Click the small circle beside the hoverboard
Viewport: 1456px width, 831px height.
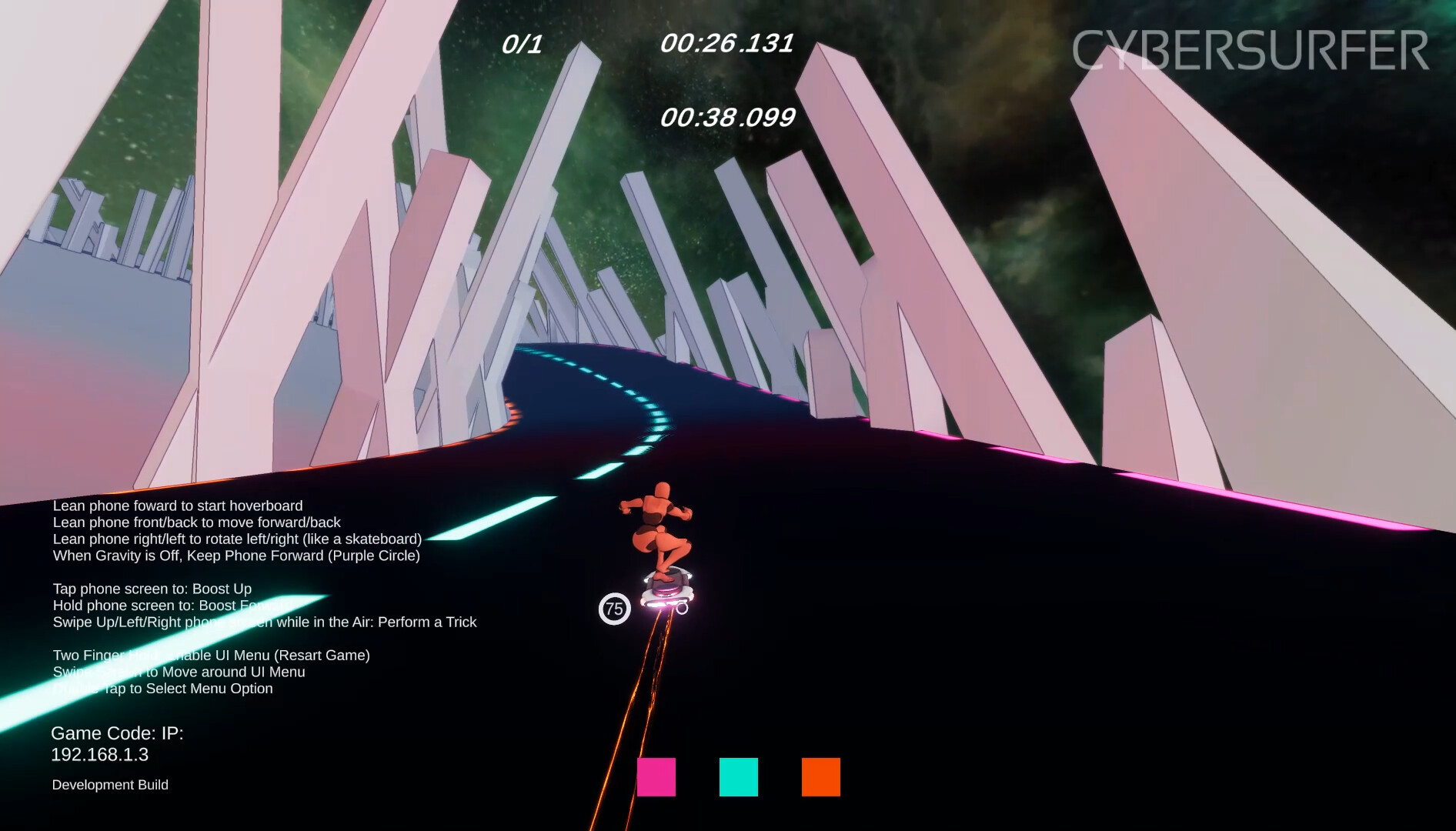[x=684, y=606]
